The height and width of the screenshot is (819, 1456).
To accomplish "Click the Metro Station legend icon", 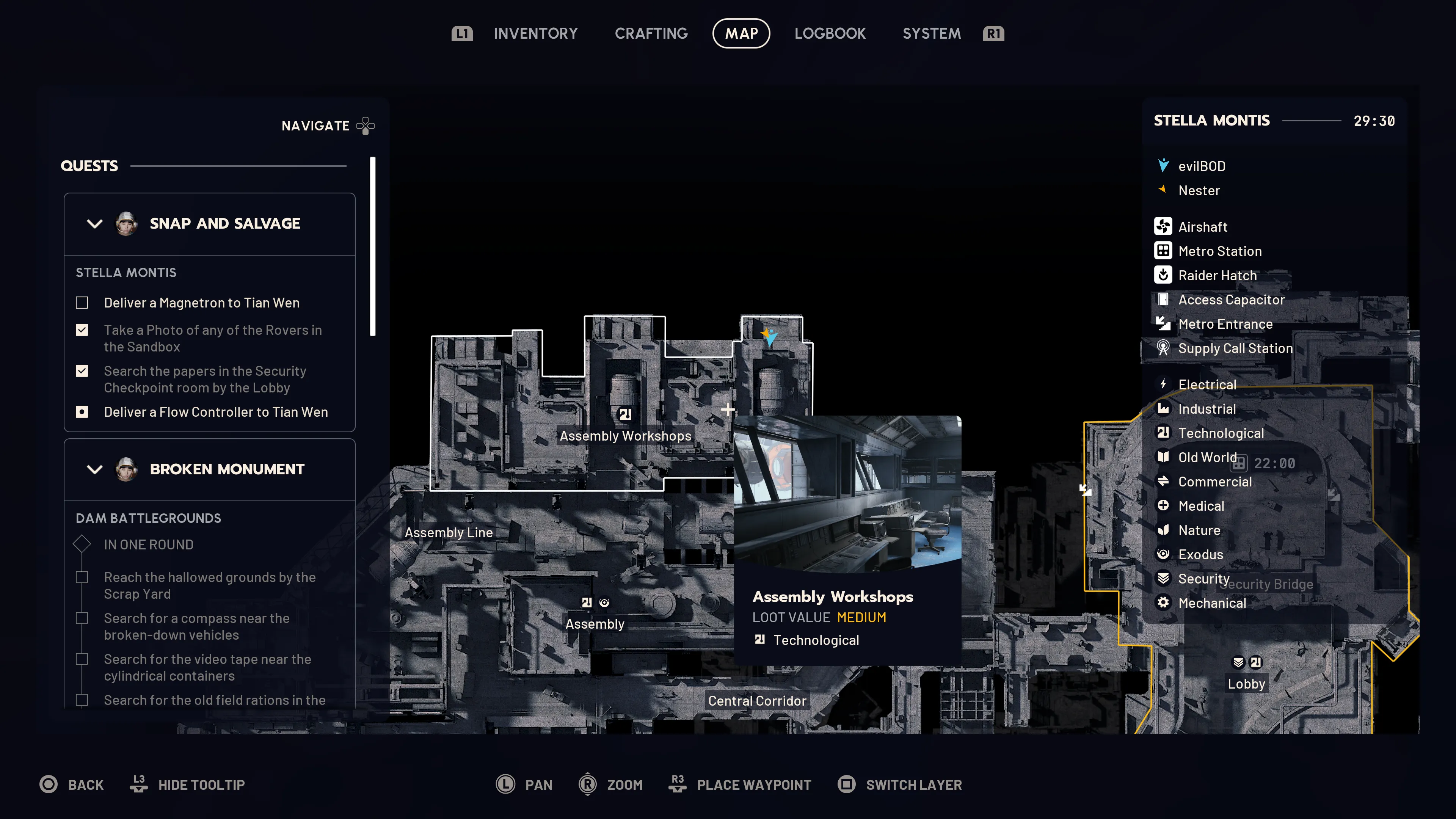I will (1164, 251).
